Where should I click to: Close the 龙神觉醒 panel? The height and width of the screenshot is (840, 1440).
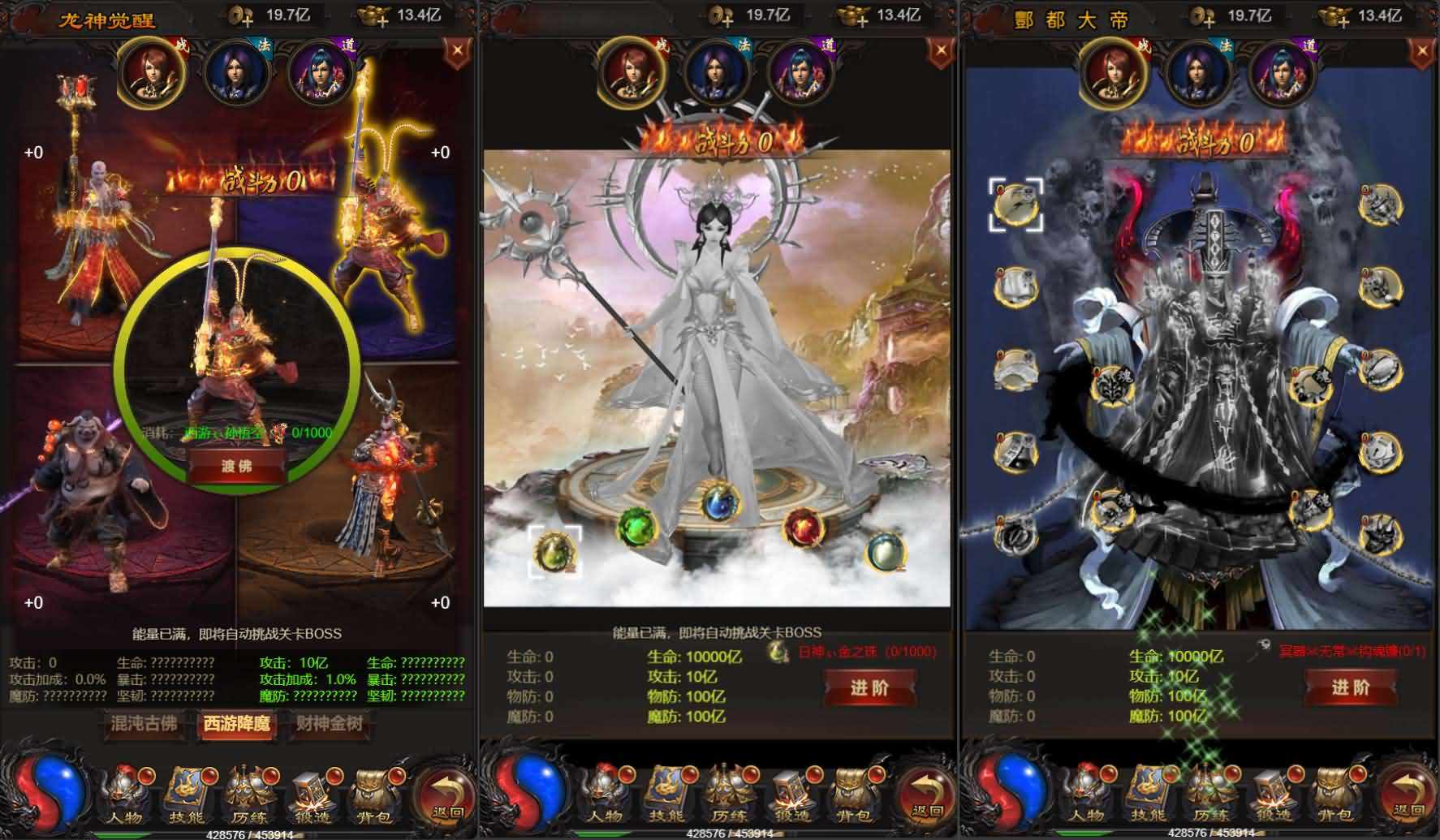coord(458,51)
